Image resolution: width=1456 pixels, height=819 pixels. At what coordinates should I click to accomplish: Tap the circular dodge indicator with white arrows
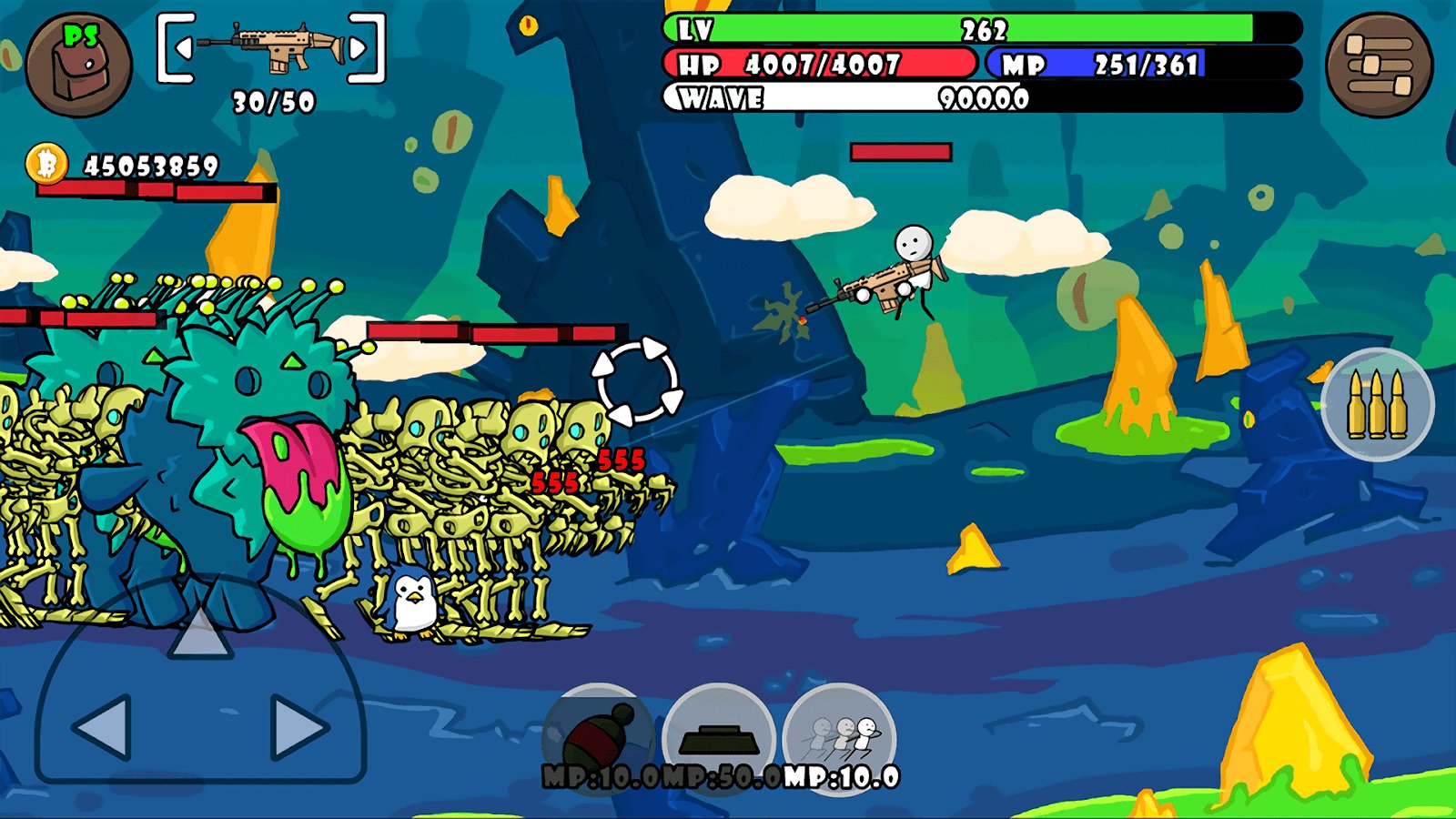point(637,382)
